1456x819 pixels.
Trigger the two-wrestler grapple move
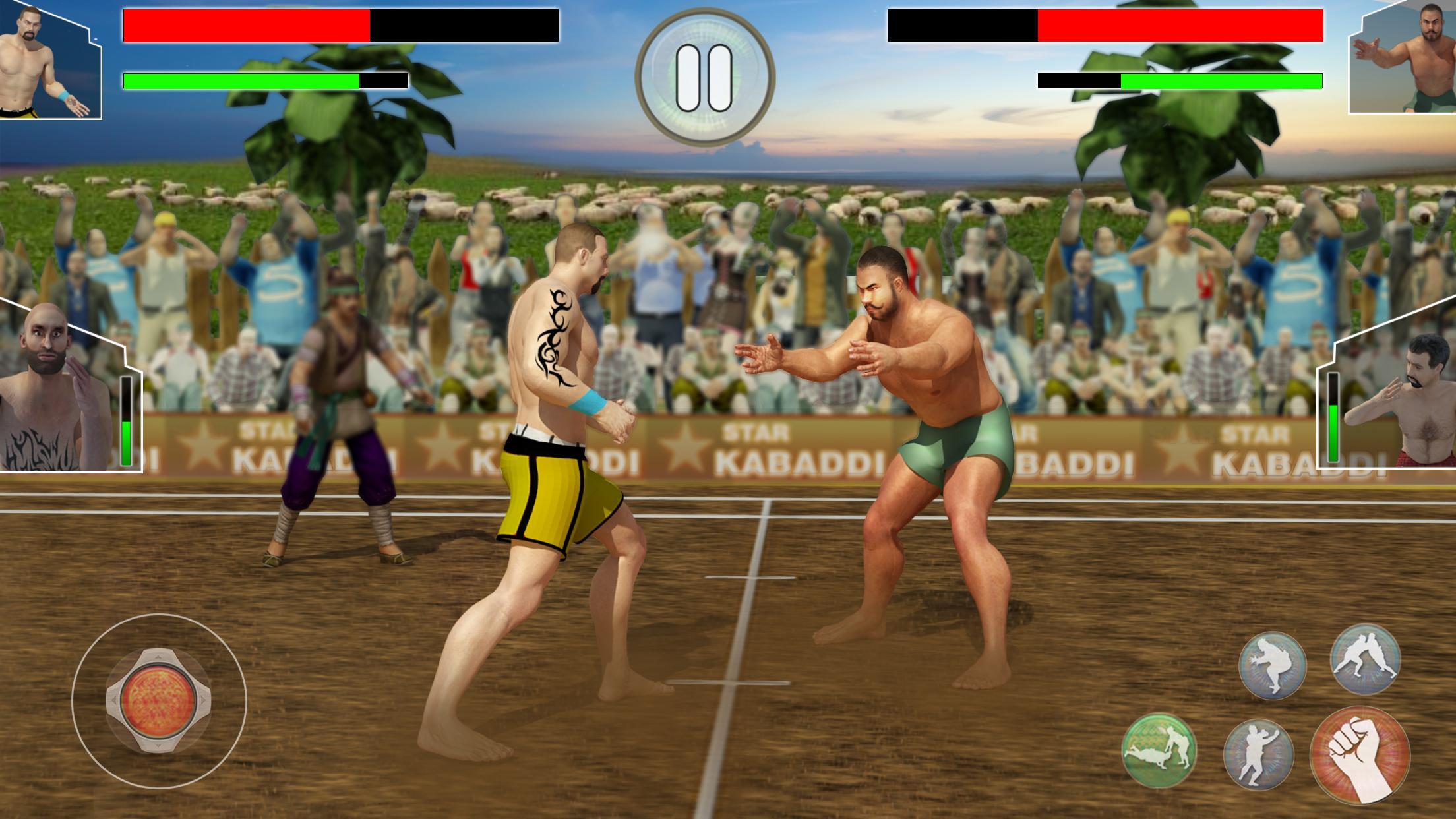1364,659
